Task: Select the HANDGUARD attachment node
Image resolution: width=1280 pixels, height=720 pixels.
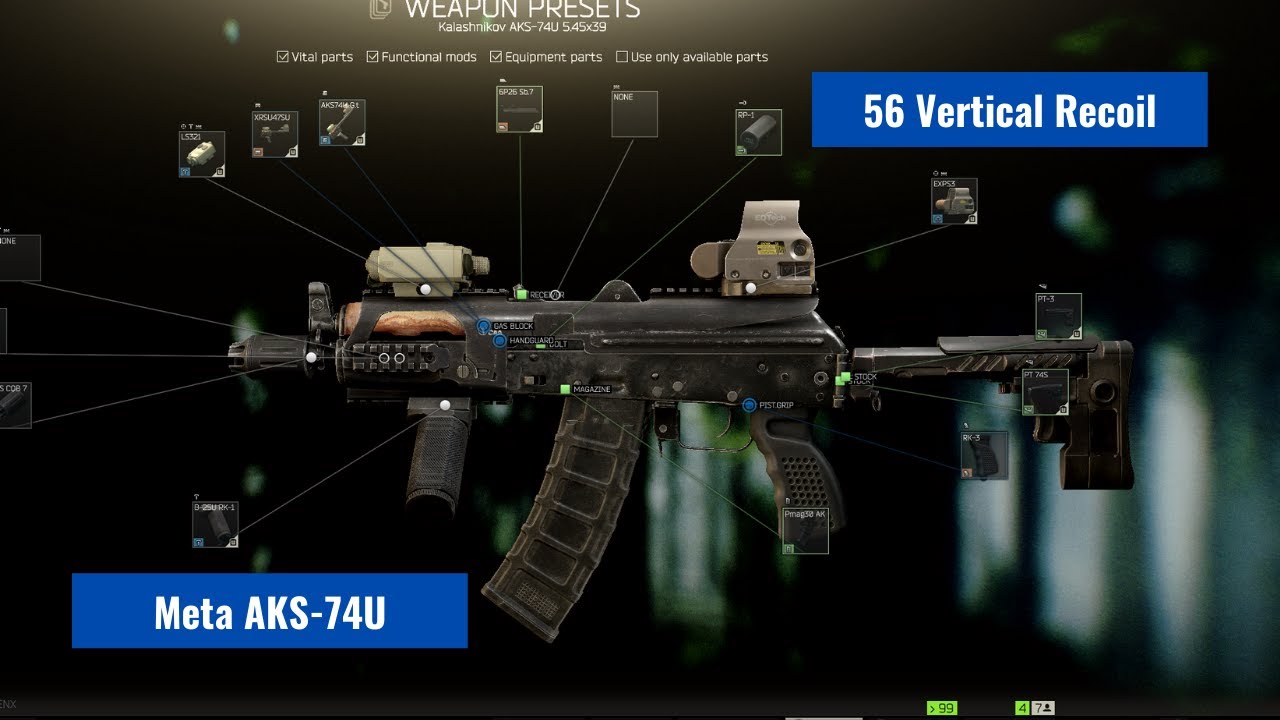Action: click(x=499, y=341)
